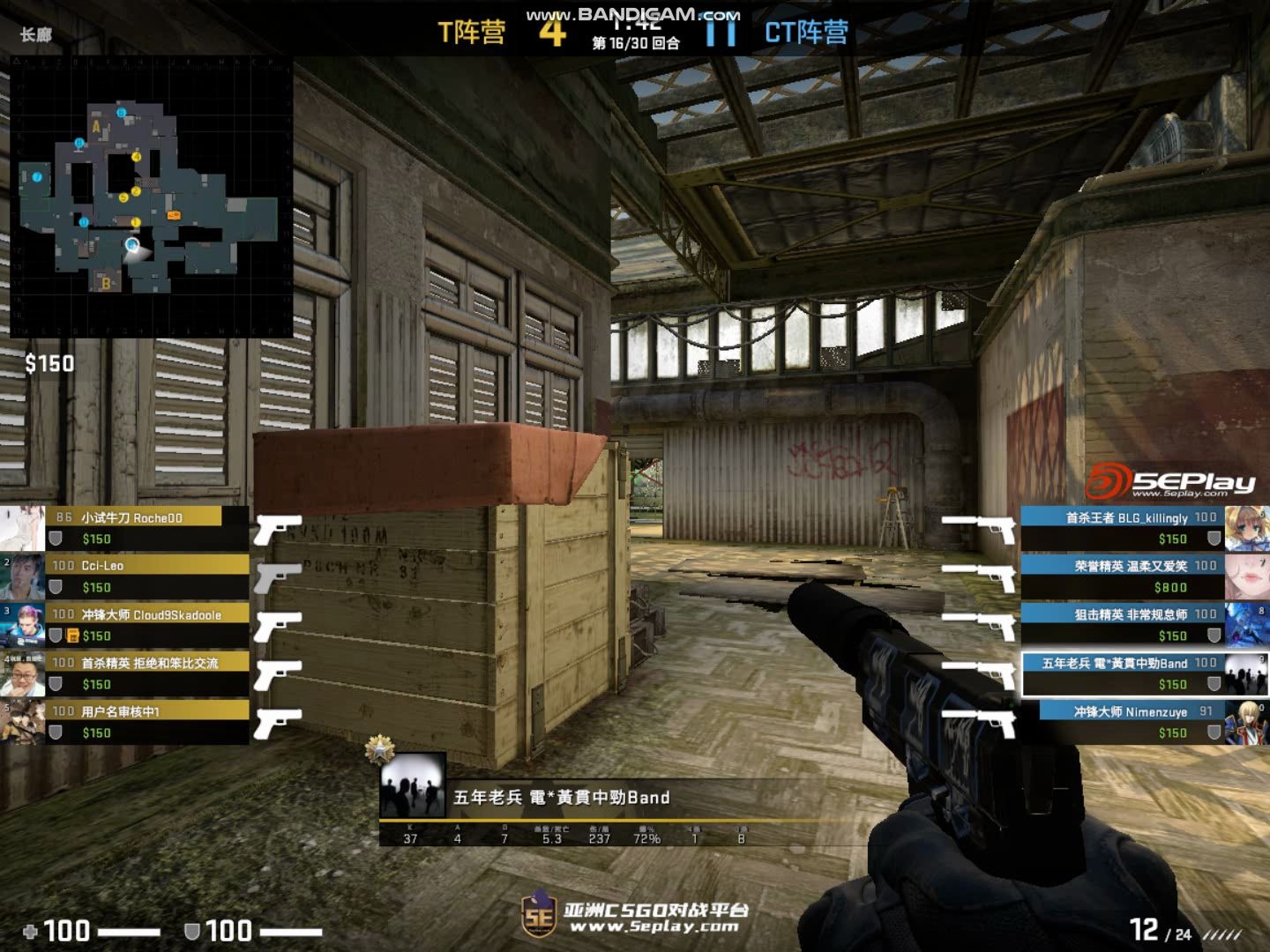Click the 5EPlay logo watermark
The height and width of the screenshot is (952, 1270).
pos(1170,482)
